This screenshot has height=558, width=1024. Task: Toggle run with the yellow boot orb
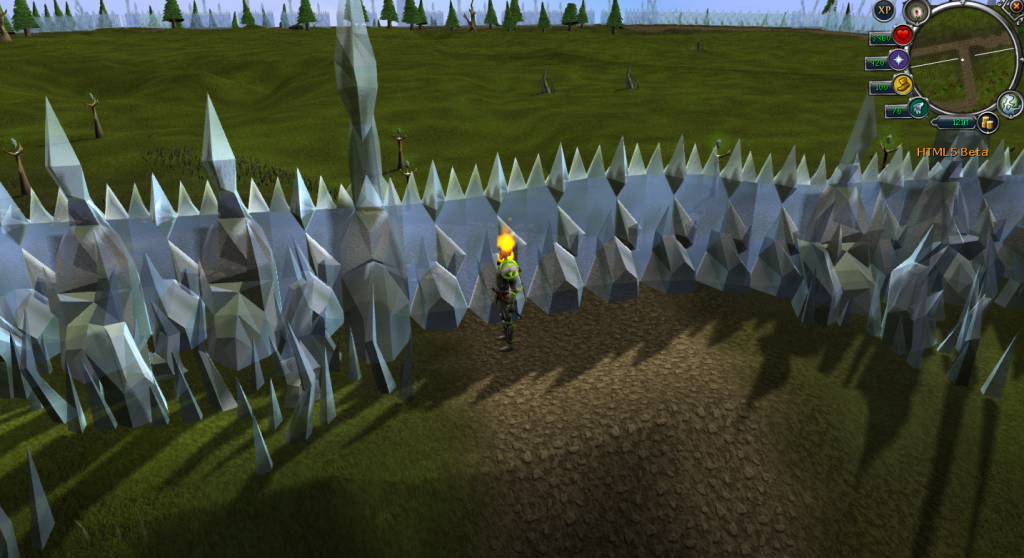point(902,84)
